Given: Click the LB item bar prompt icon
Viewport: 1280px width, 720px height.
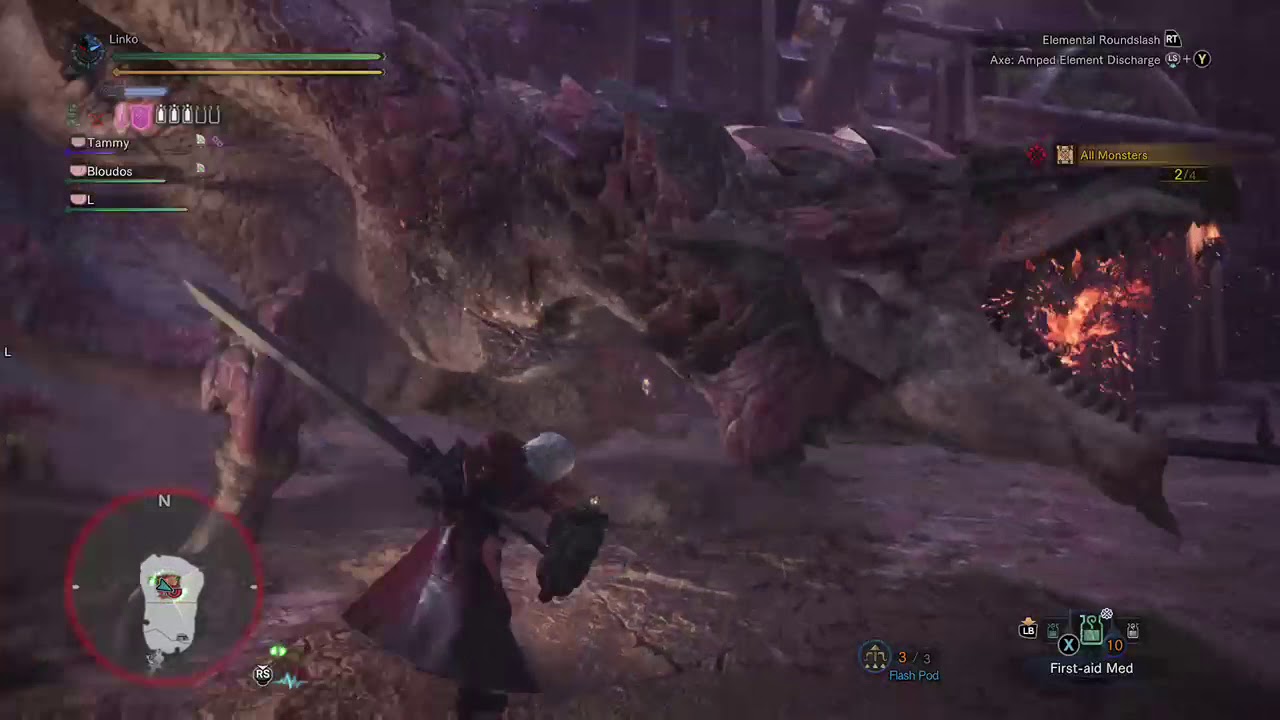Looking at the screenshot, I should pos(1027,629).
